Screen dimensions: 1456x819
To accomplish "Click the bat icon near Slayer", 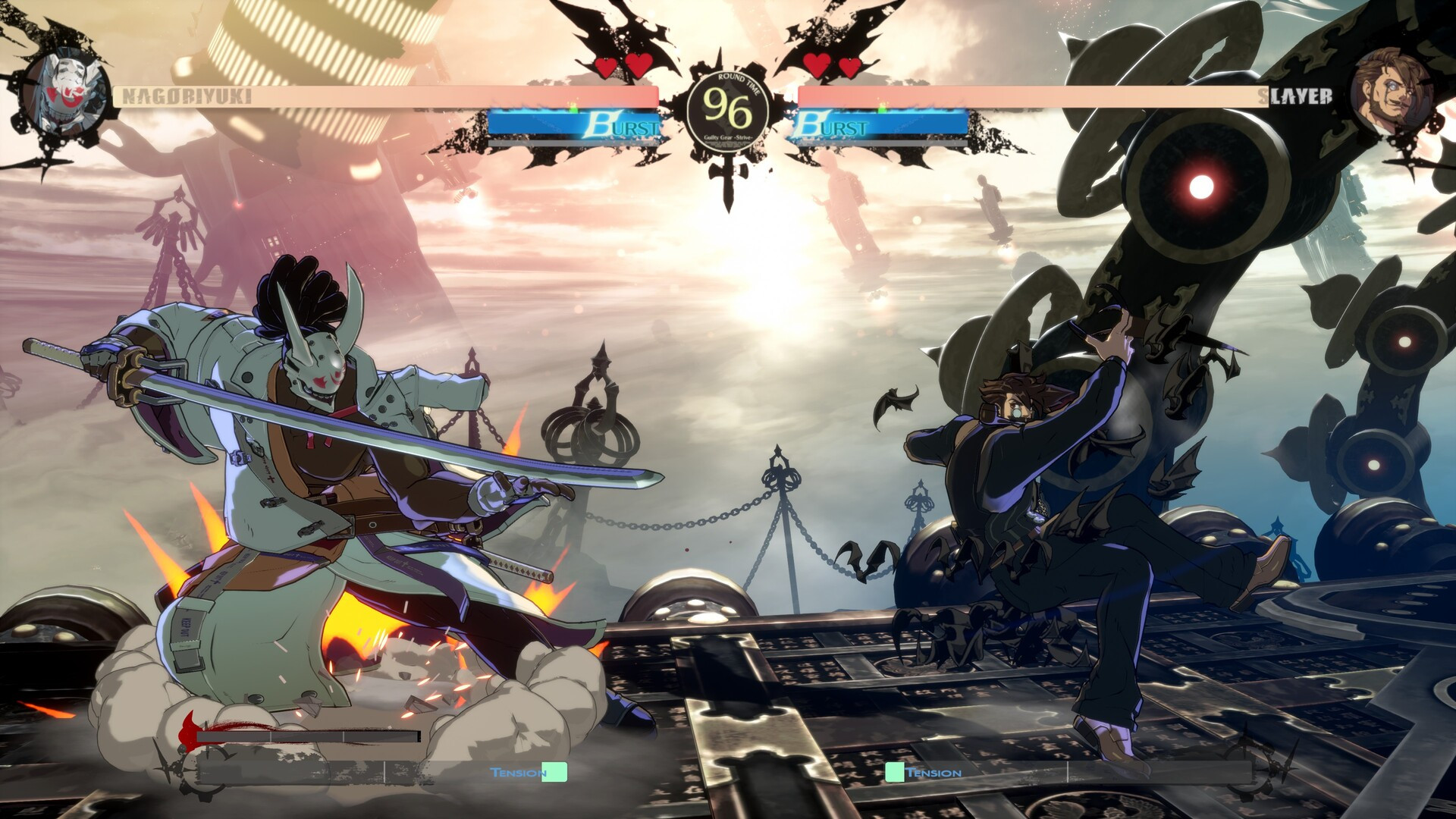I will click(899, 400).
